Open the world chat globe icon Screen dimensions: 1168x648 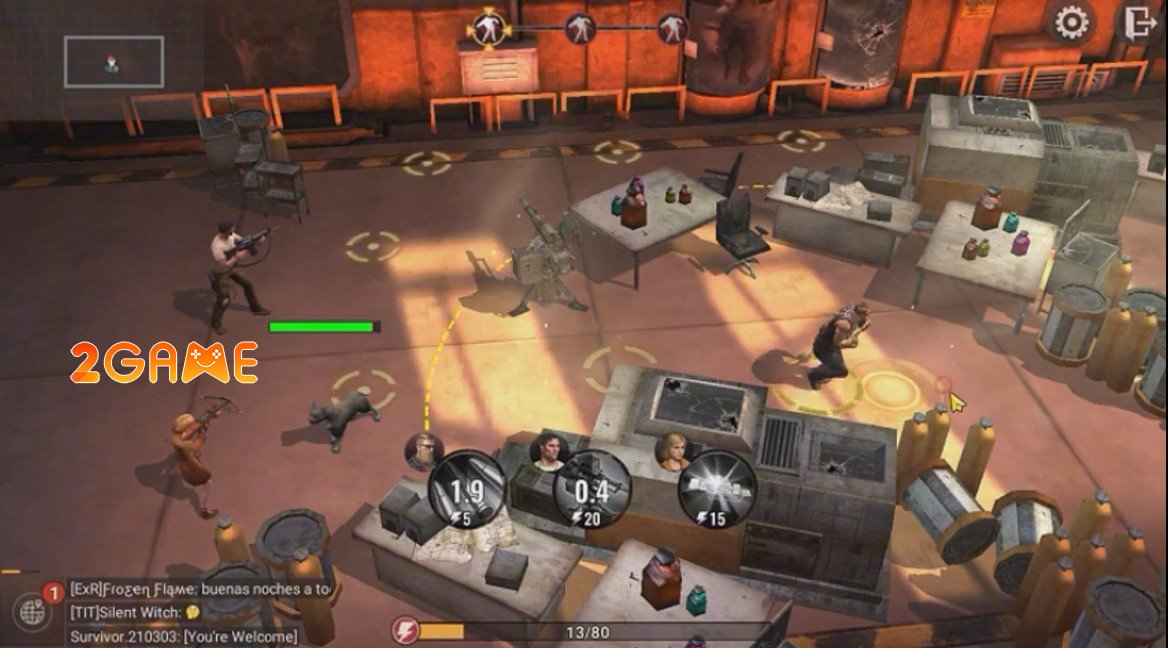(x=32, y=612)
